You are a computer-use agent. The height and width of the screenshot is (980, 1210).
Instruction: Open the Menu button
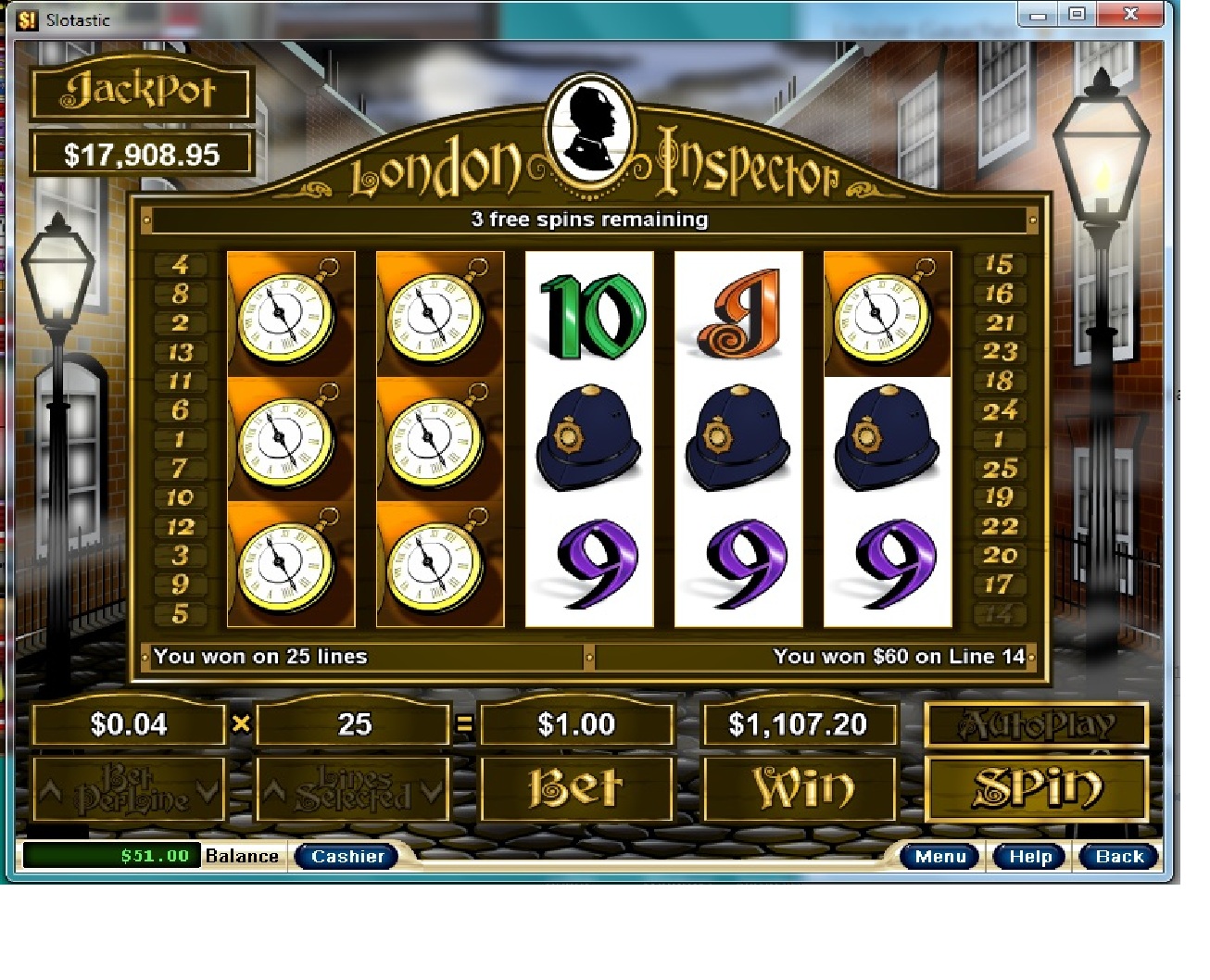pyautogui.click(x=939, y=857)
